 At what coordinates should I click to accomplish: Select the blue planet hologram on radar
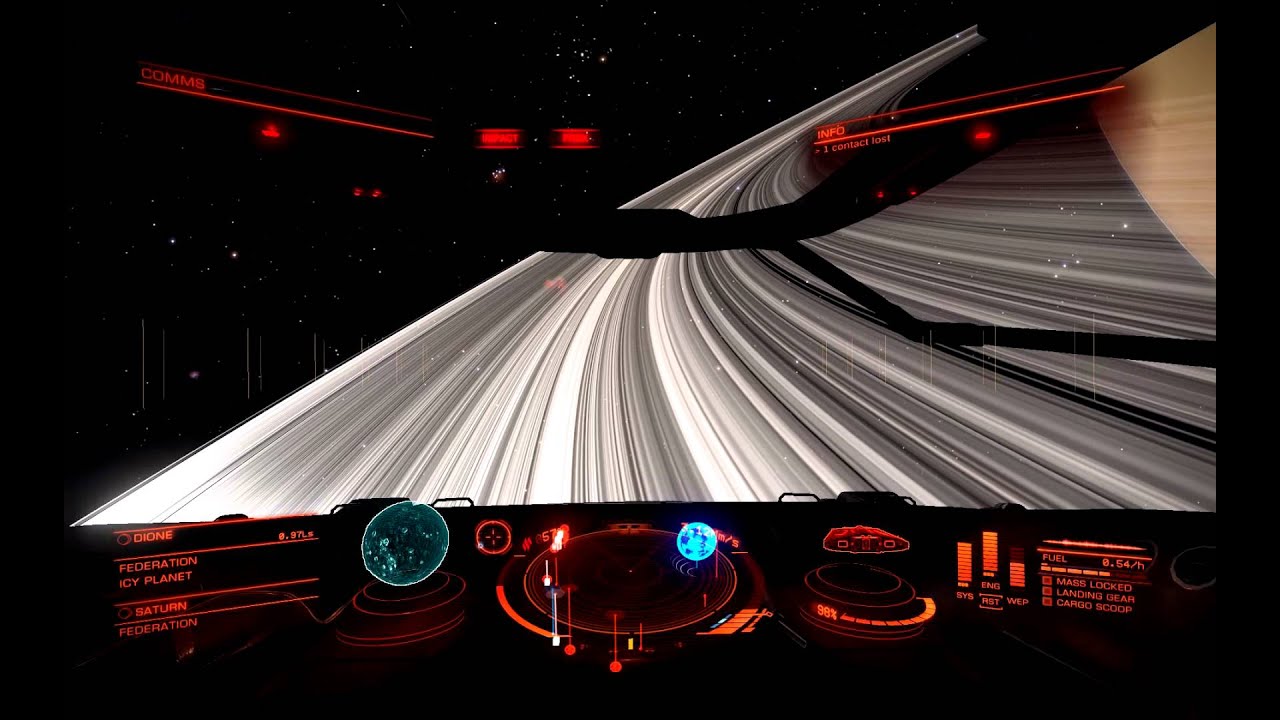pyautogui.click(x=696, y=541)
